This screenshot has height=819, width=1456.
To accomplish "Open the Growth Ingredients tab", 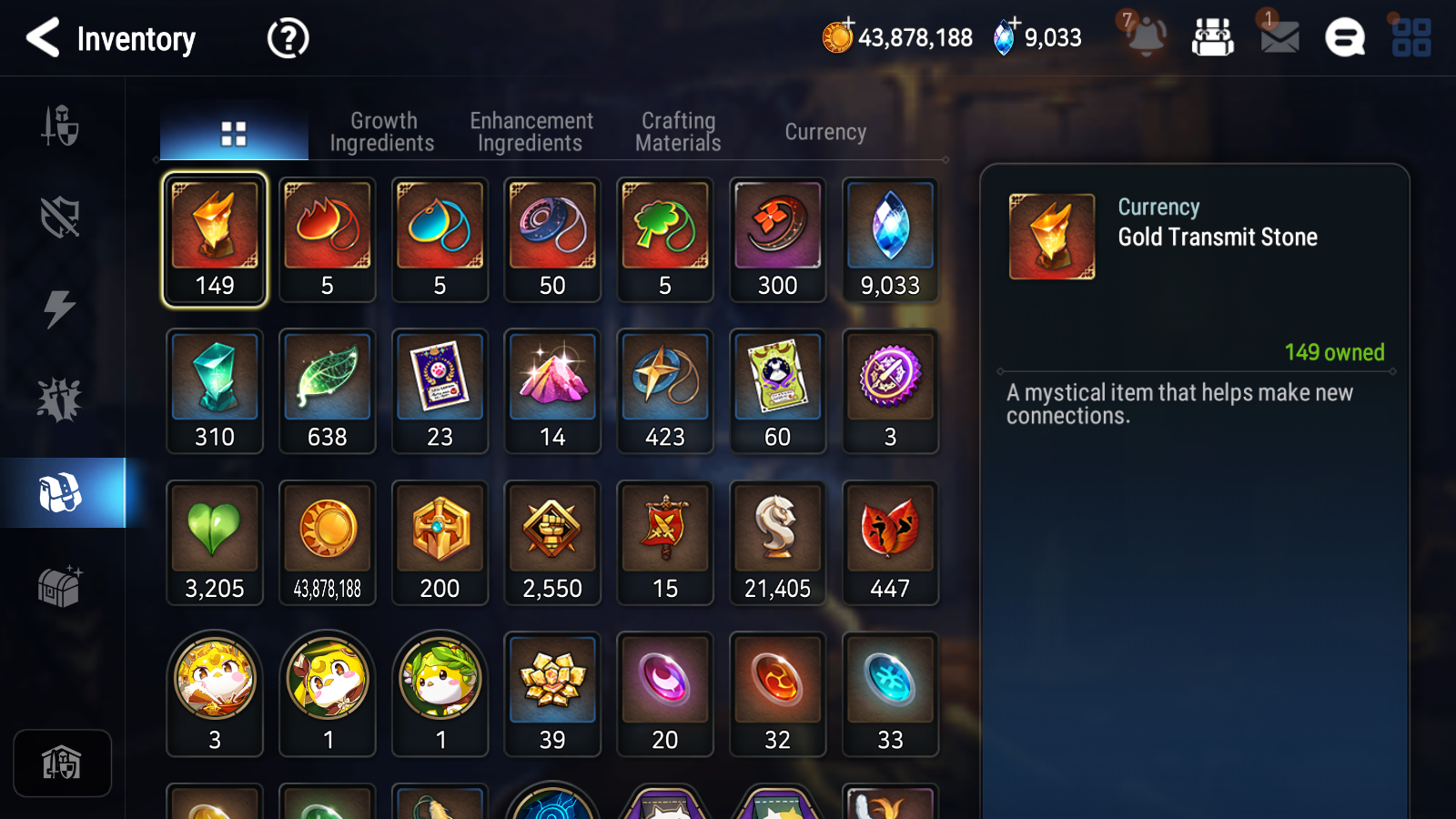I will pos(383,131).
